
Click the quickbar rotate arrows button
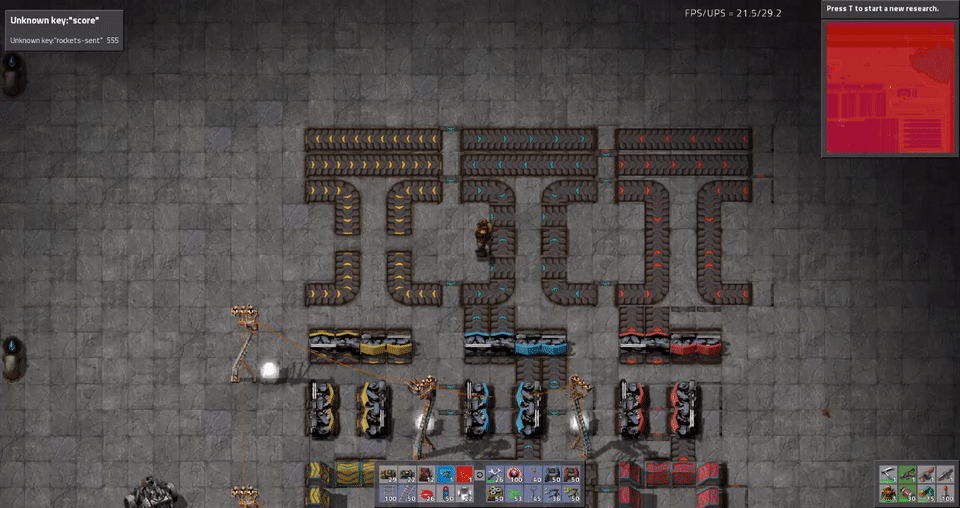pos(479,475)
